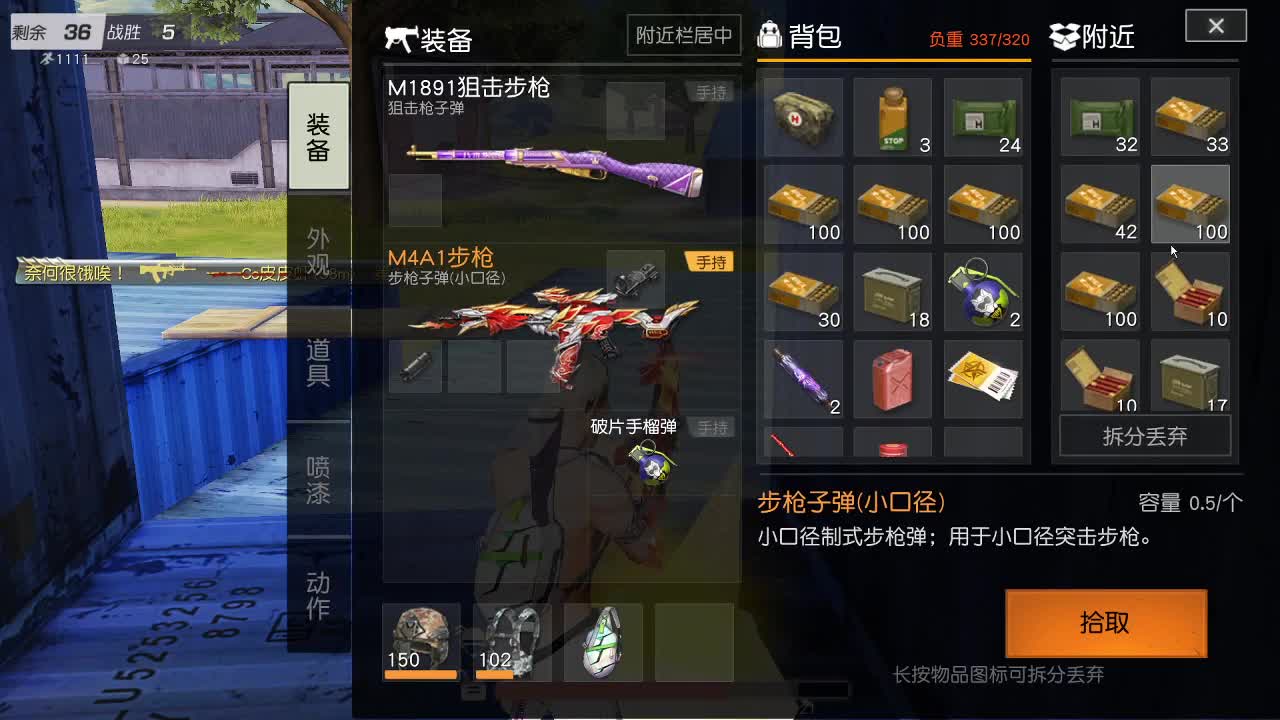Select the stack of 33 ammo nearby
The width and height of the screenshot is (1280, 720).
[1190, 117]
